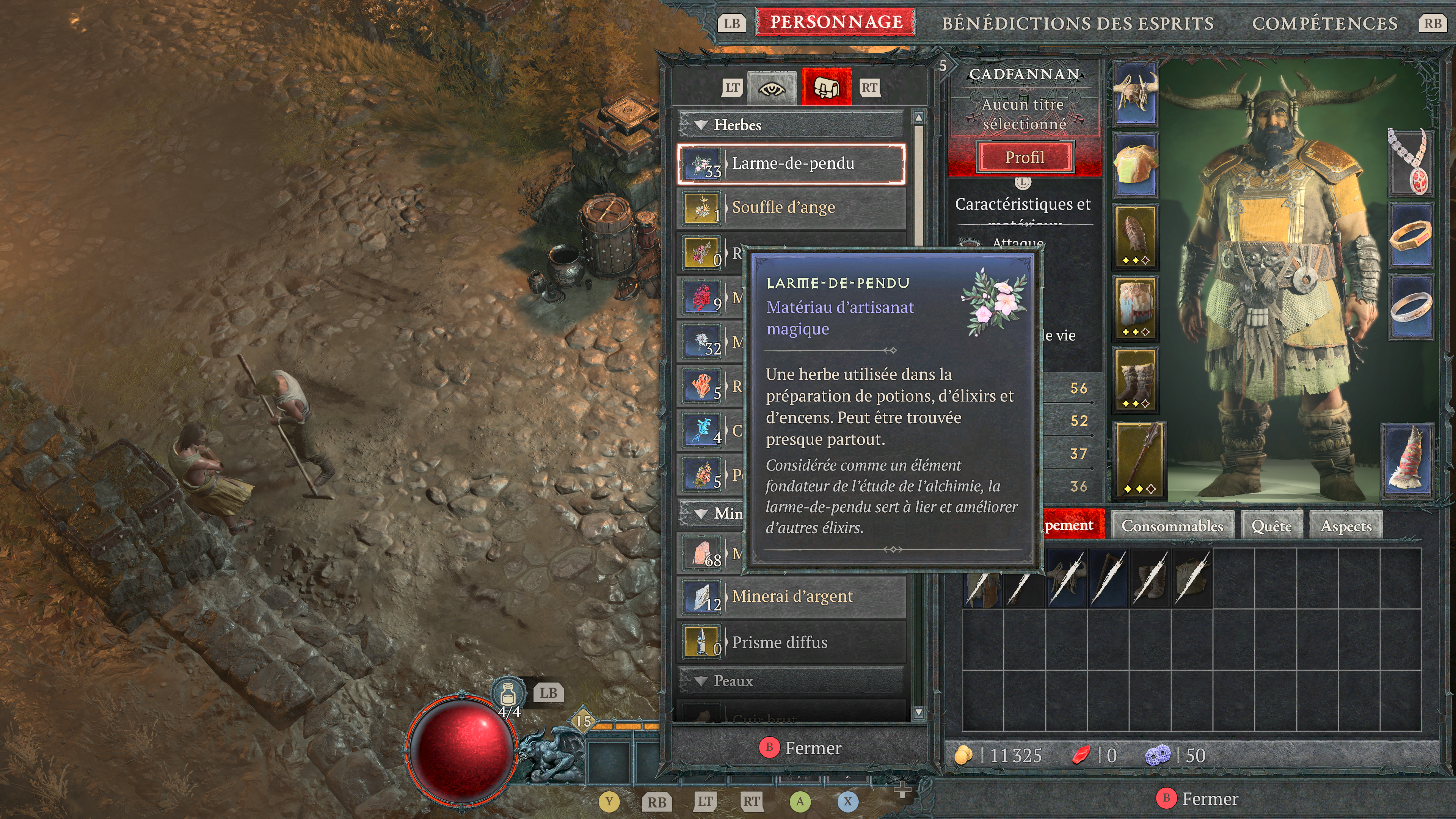Switch to the Compétences tab
The image size is (1456, 819).
pos(1324,24)
